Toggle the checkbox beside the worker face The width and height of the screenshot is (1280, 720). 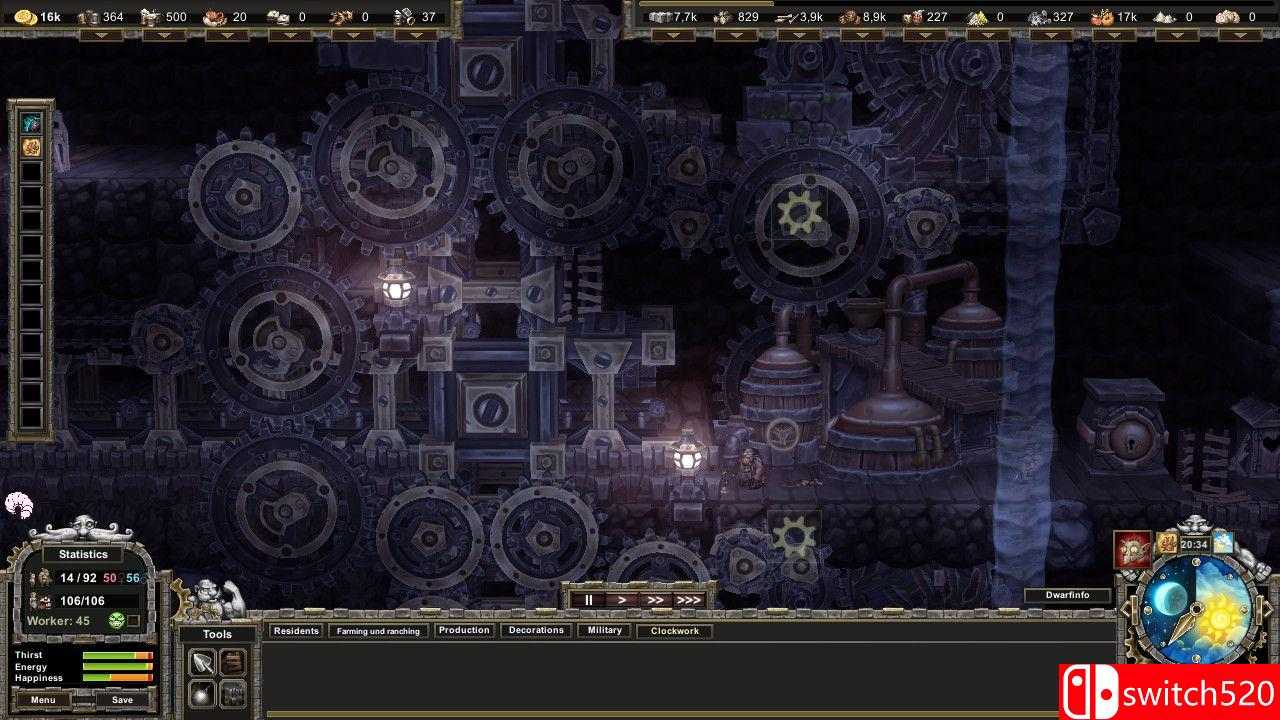pyautogui.click(x=134, y=620)
